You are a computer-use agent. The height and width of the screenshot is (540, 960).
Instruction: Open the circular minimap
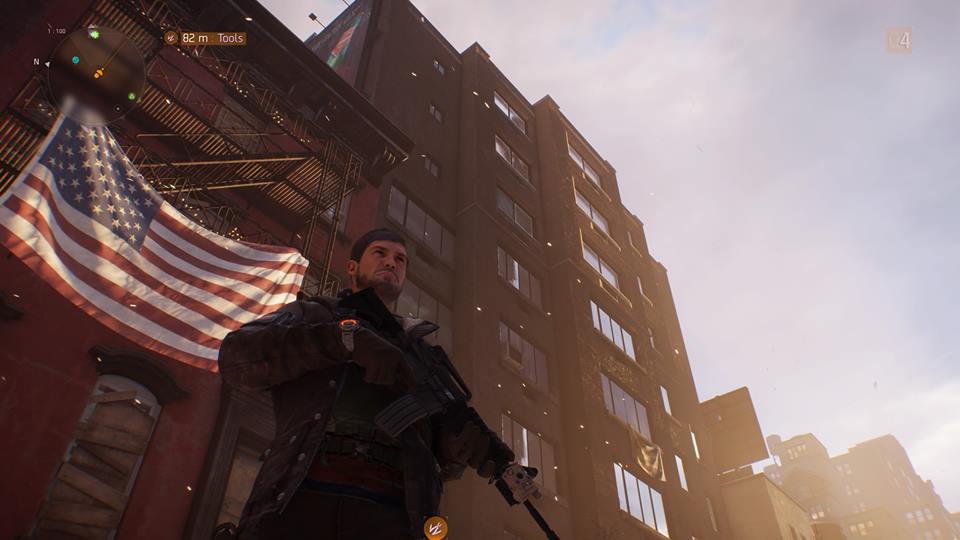96,73
